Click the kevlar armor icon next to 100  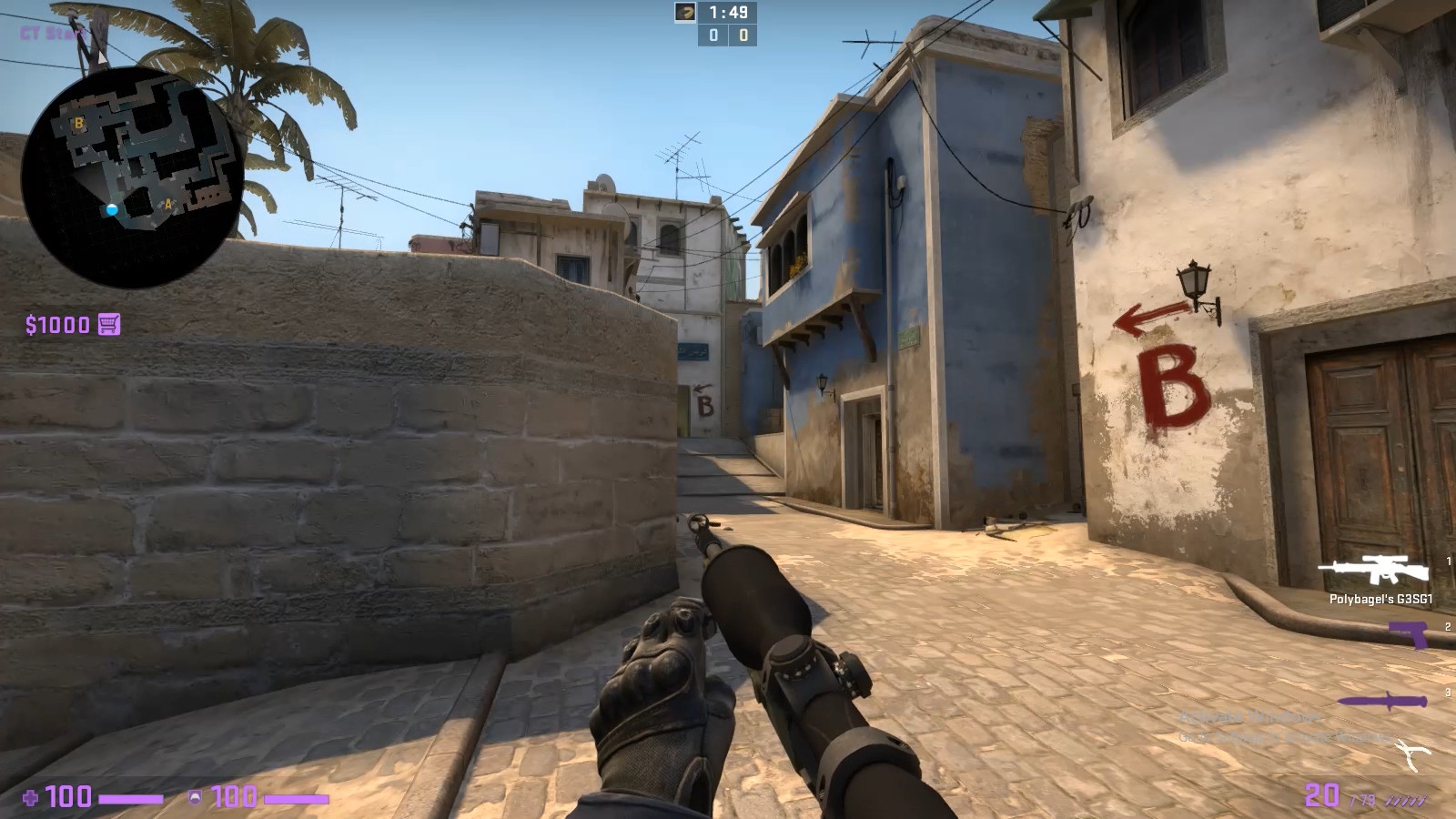pos(195,797)
